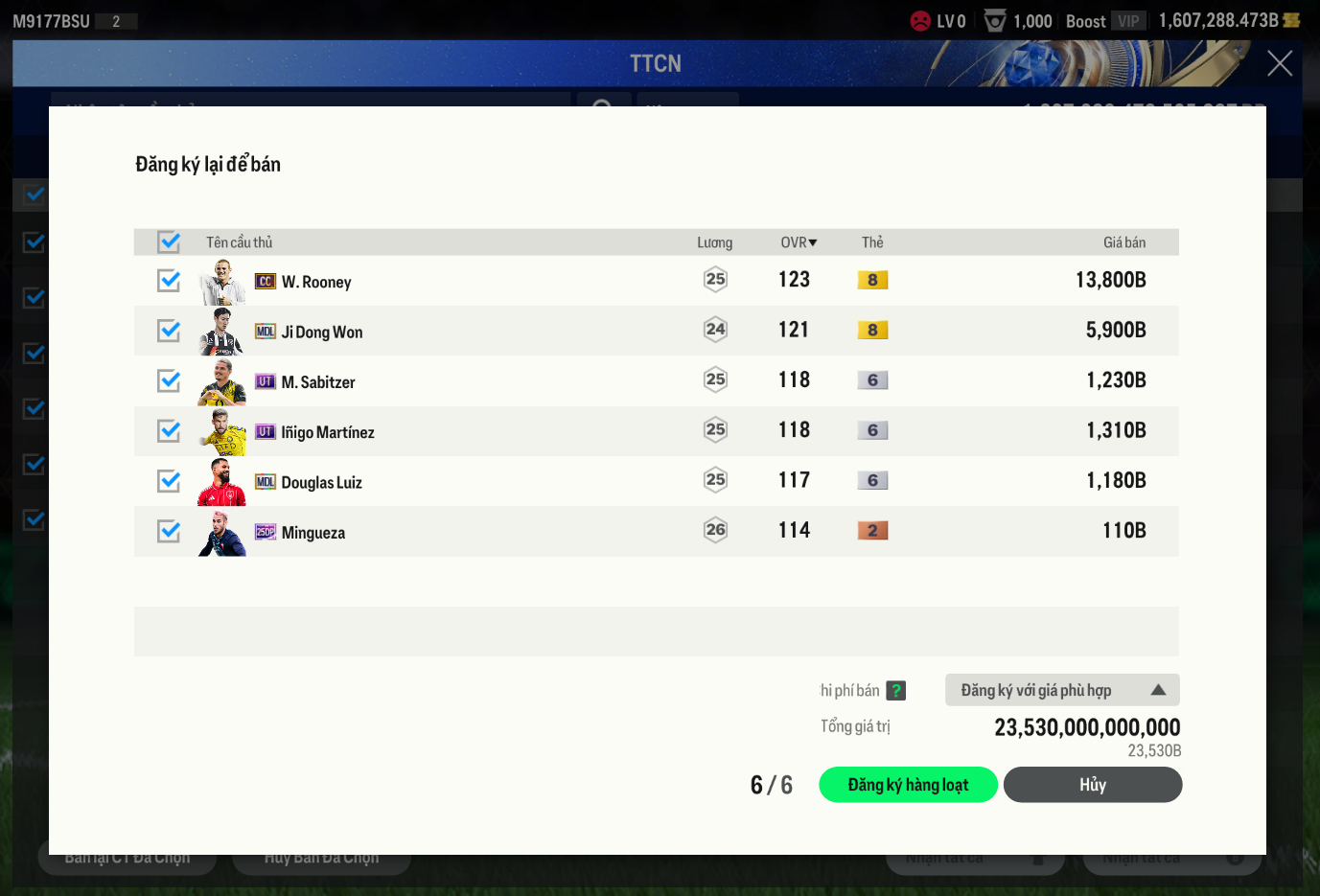
Task: Open W. Rooney's player portrait
Action: (x=222, y=282)
